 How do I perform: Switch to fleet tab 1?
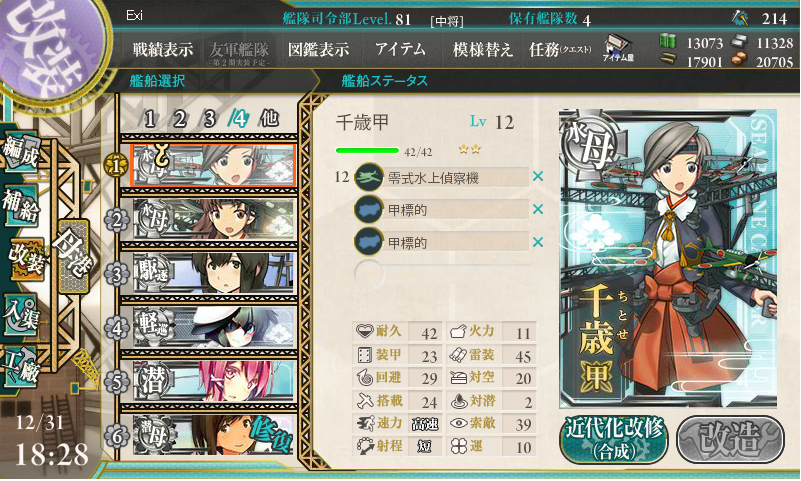coord(150,118)
